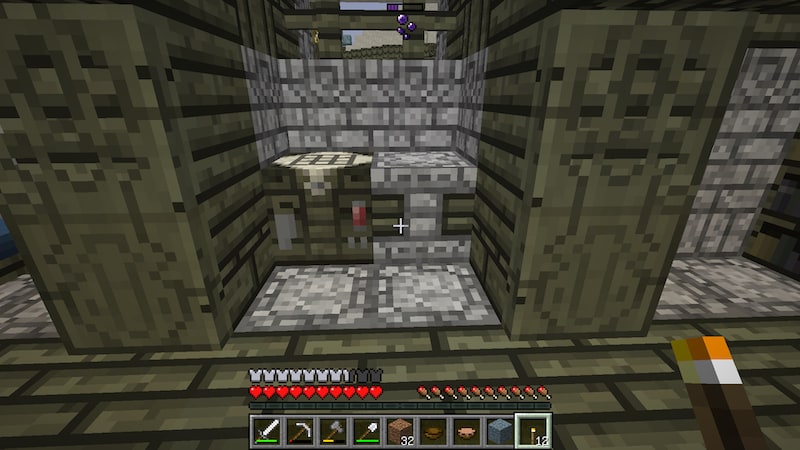Viewport: 800px width, 450px height.
Task: Select the torch stack of 12
Action: click(x=532, y=430)
